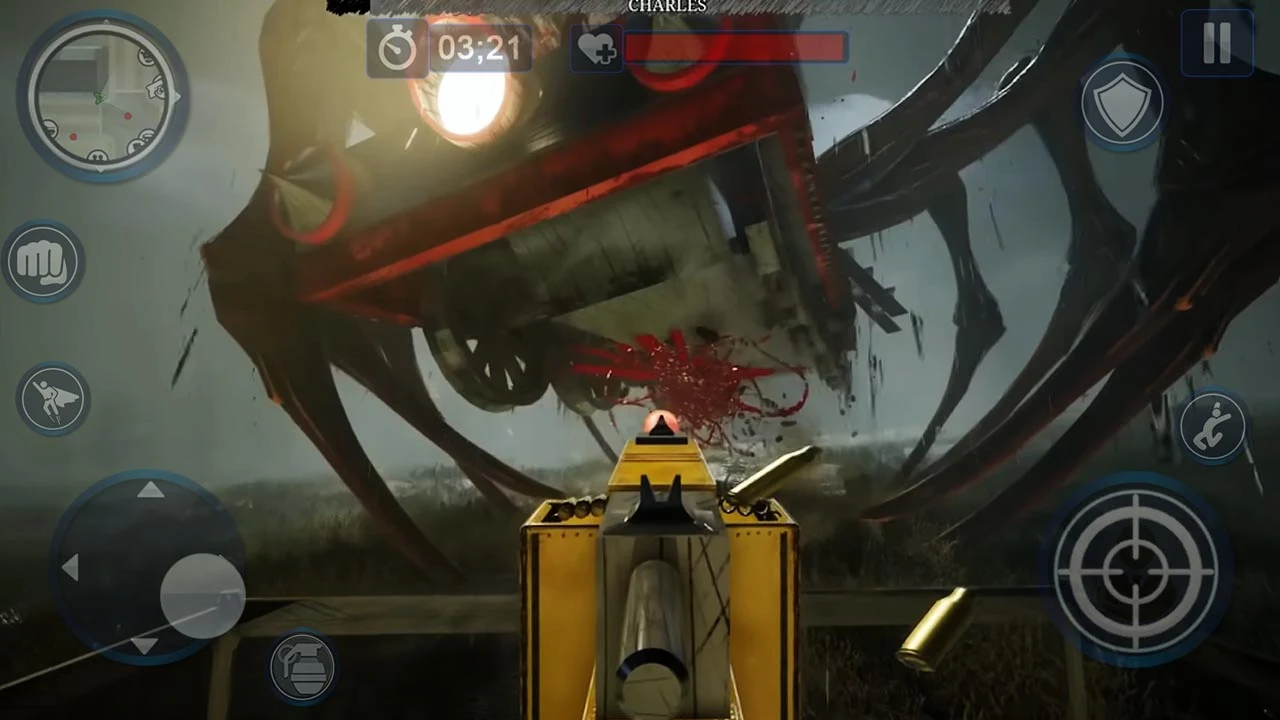Toggle pause with the pause button

coord(1216,42)
